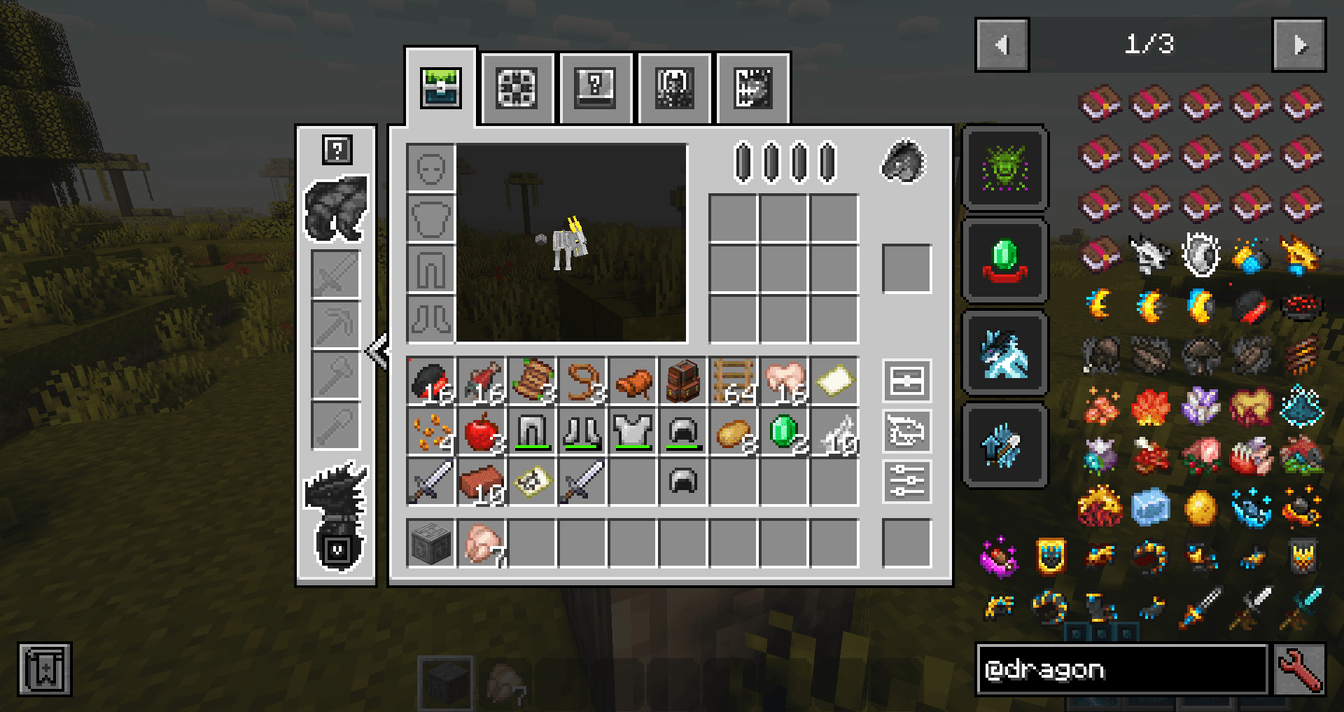Select the ladder stack of 64

tap(734, 383)
